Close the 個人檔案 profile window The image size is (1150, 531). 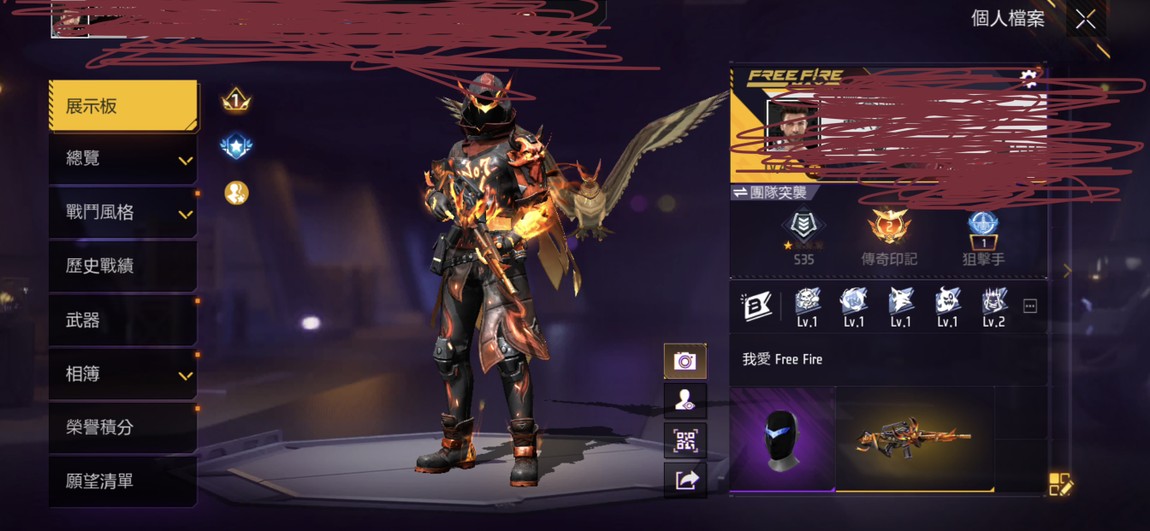1085,19
